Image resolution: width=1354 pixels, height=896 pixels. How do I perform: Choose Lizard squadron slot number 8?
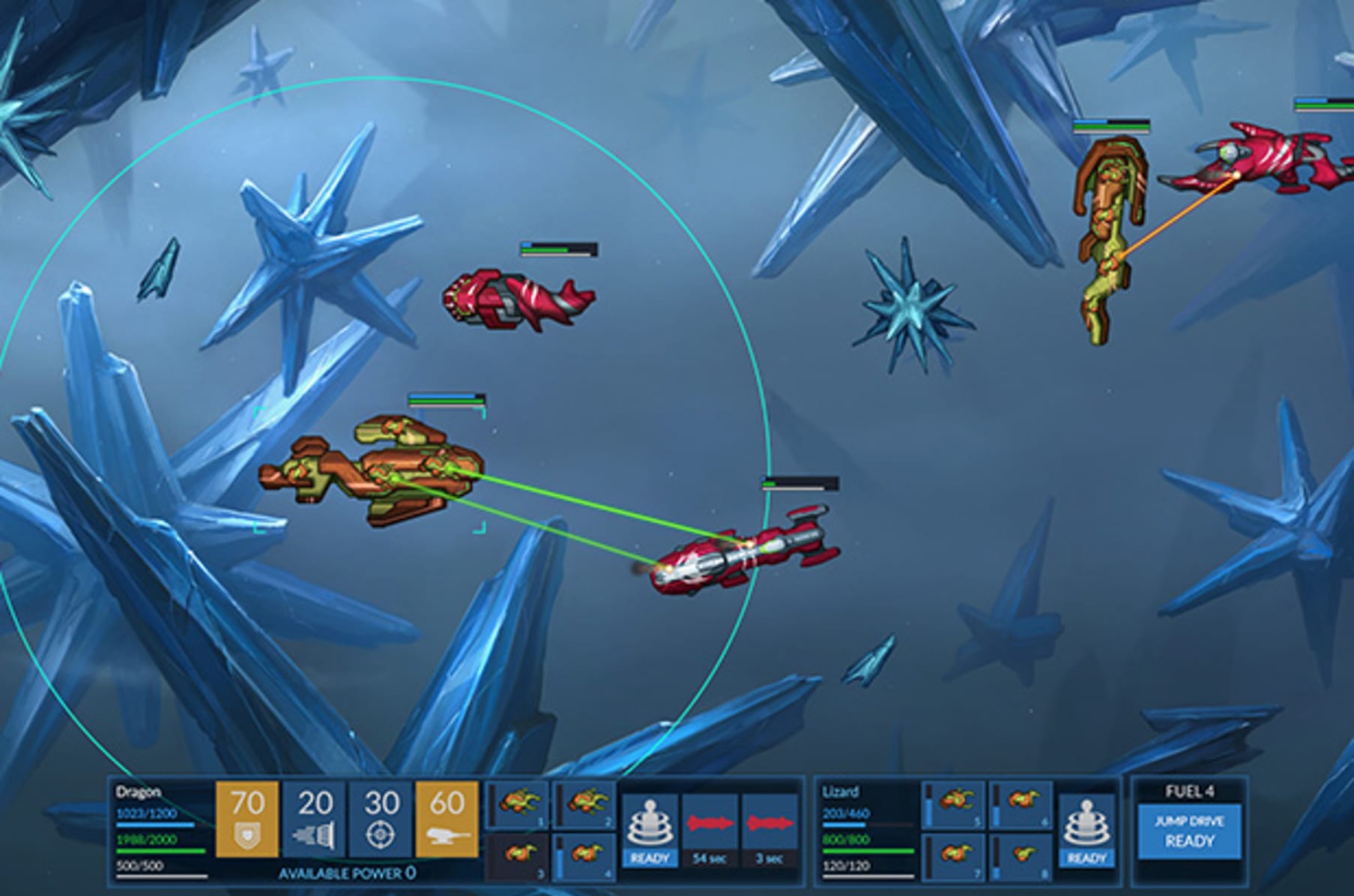(x=1021, y=856)
